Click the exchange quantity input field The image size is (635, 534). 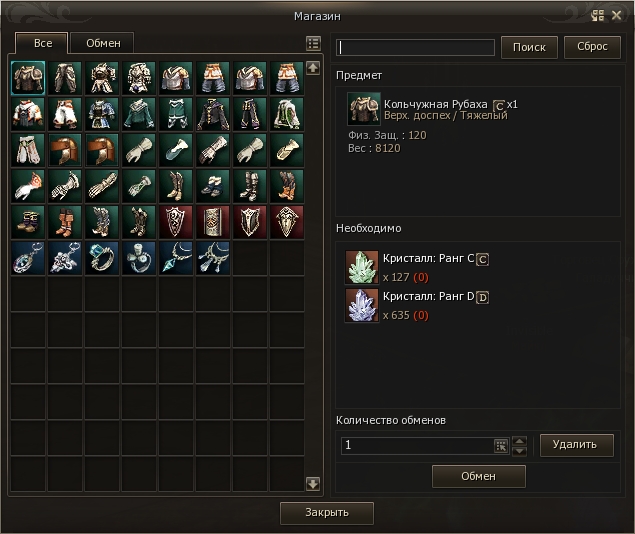[x=415, y=446]
